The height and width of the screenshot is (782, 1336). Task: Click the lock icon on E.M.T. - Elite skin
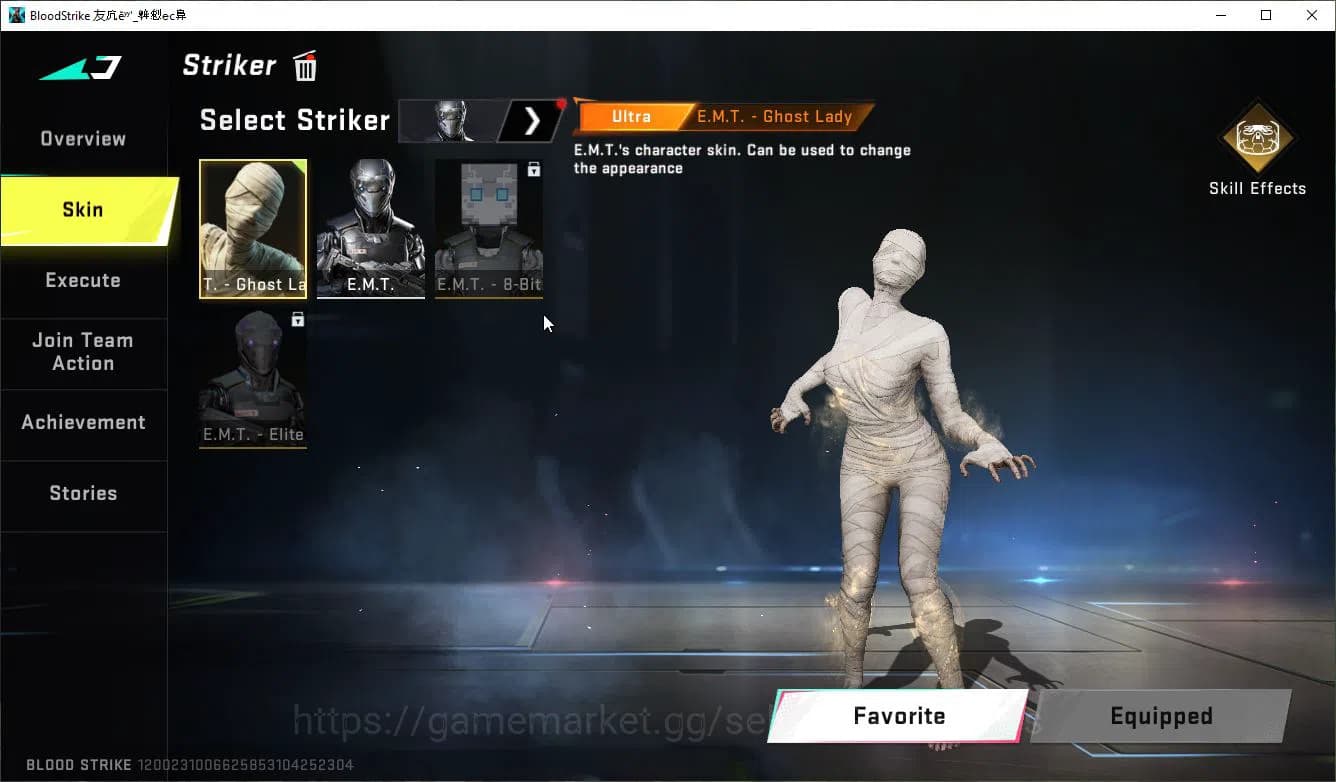(296, 318)
